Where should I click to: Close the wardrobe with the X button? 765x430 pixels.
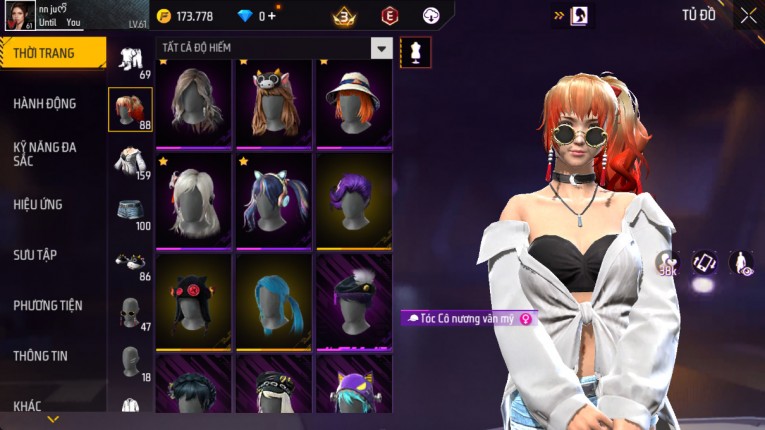click(748, 15)
